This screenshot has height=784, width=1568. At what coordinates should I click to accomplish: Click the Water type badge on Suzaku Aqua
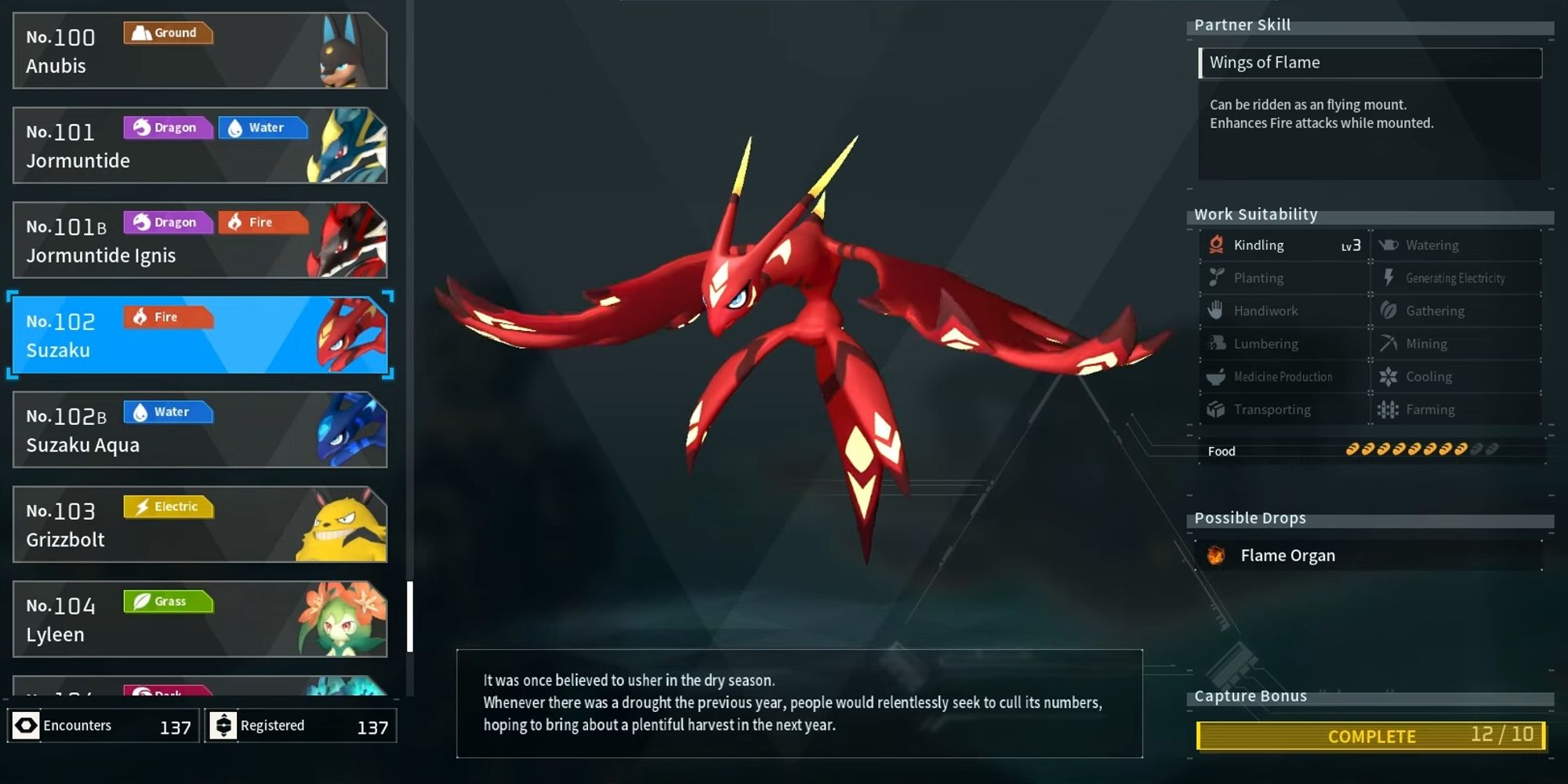click(168, 412)
